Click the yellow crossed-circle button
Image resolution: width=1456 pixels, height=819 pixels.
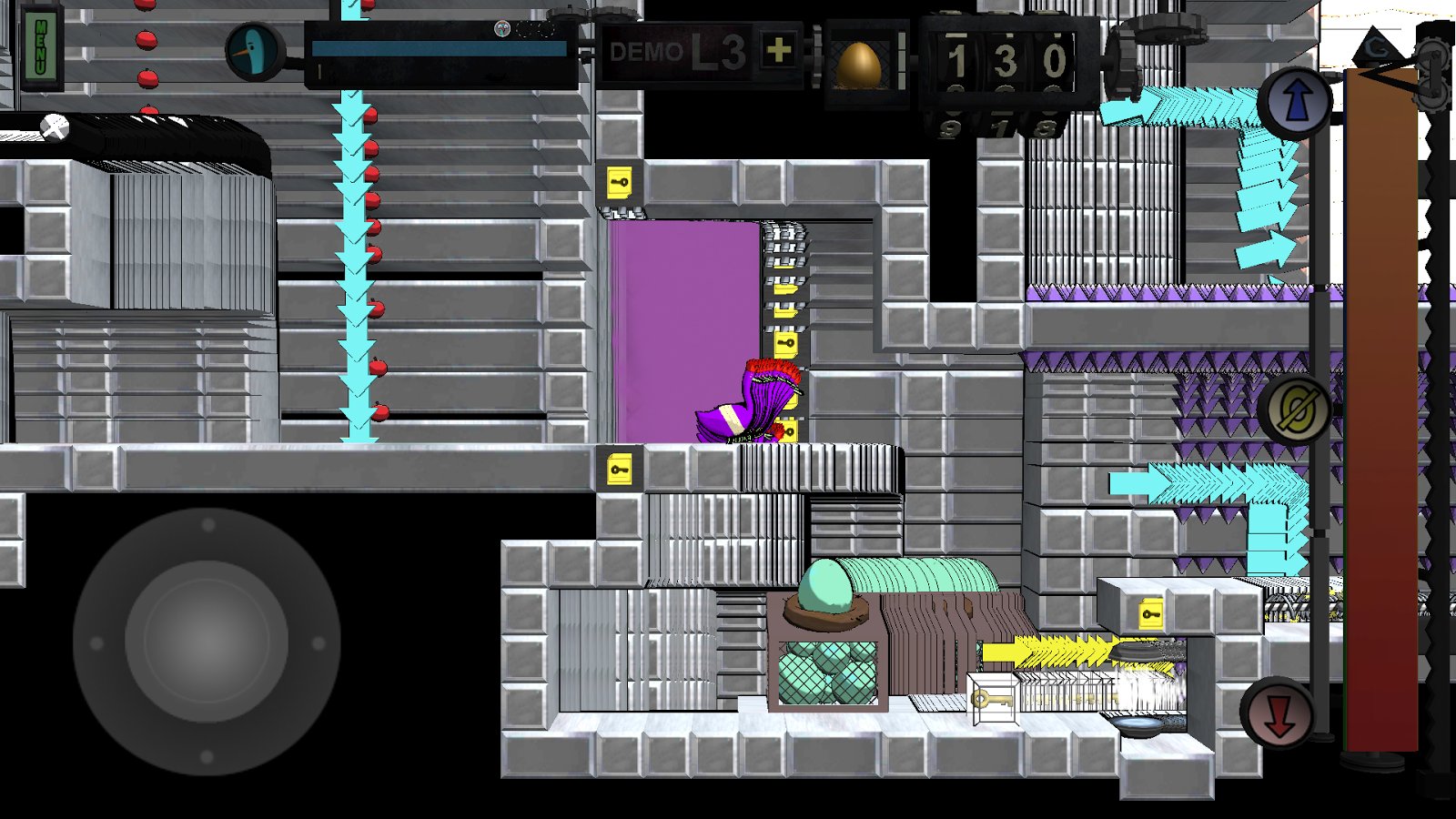pos(1296,409)
